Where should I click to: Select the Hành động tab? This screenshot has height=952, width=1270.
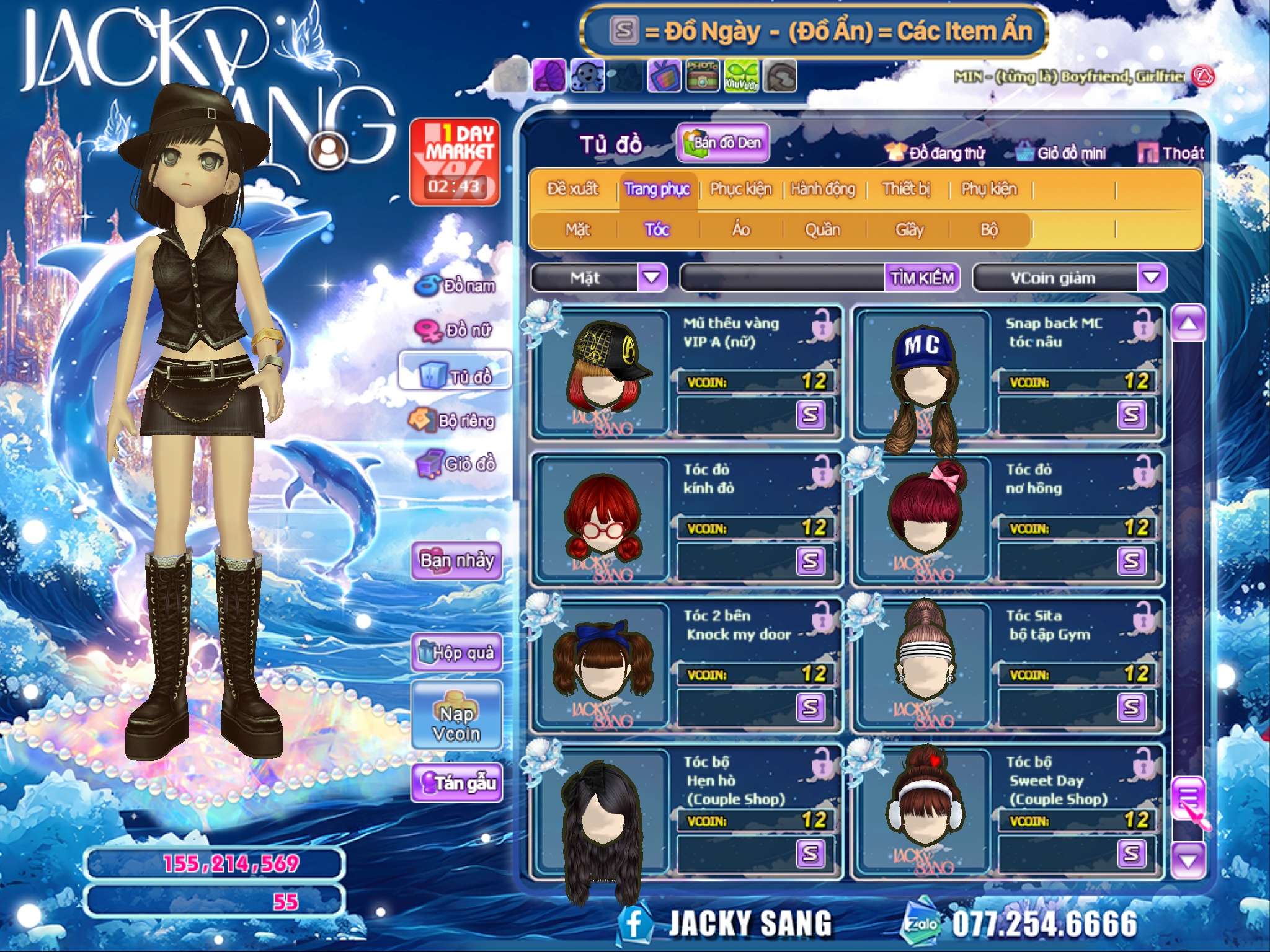click(823, 189)
